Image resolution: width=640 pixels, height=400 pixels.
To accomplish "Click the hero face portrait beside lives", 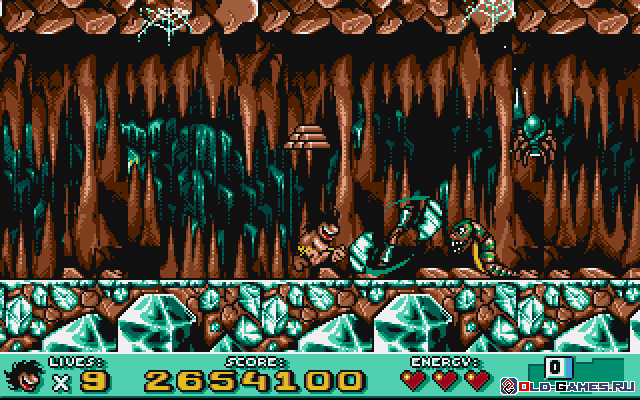I will tap(22, 377).
